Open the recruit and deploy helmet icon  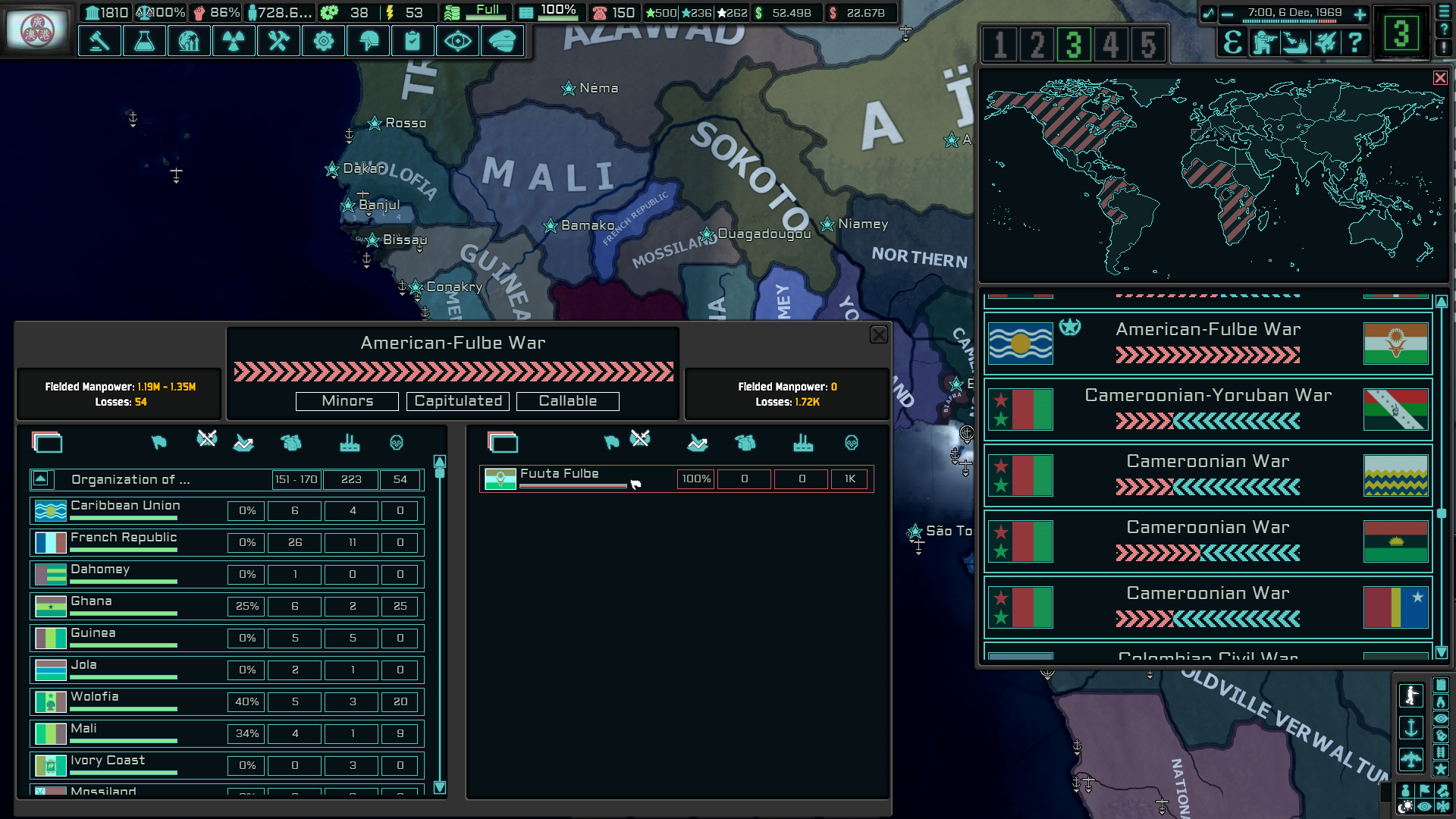(x=369, y=41)
